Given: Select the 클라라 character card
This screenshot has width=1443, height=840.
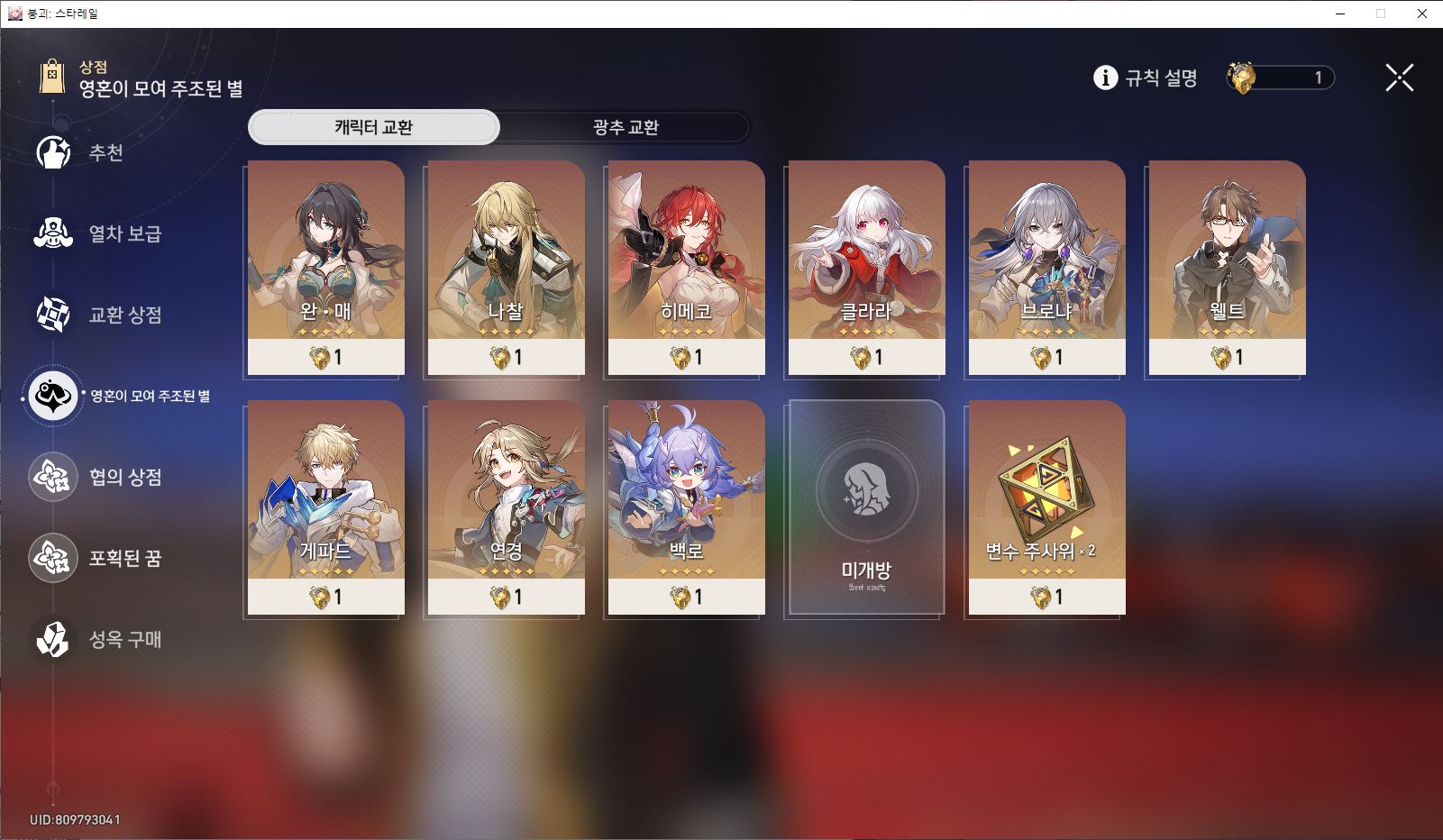Looking at the screenshot, I should (866, 268).
